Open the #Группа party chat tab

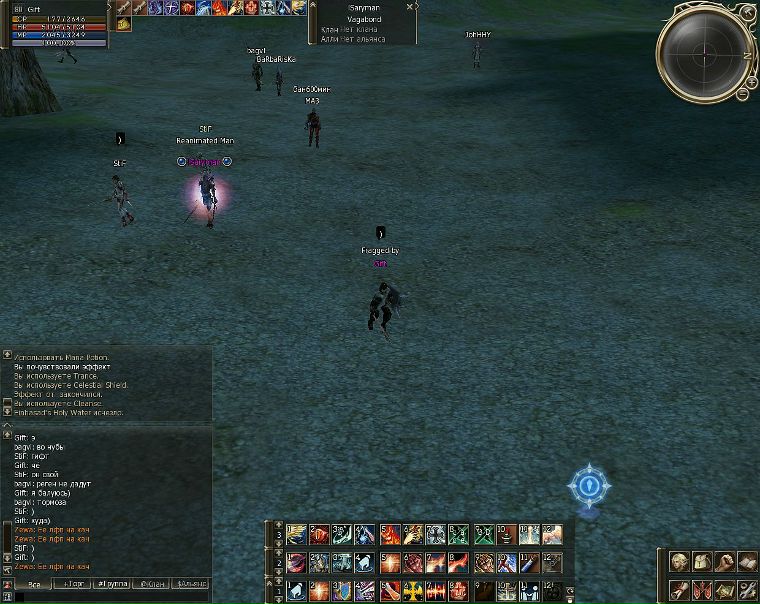point(112,583)
